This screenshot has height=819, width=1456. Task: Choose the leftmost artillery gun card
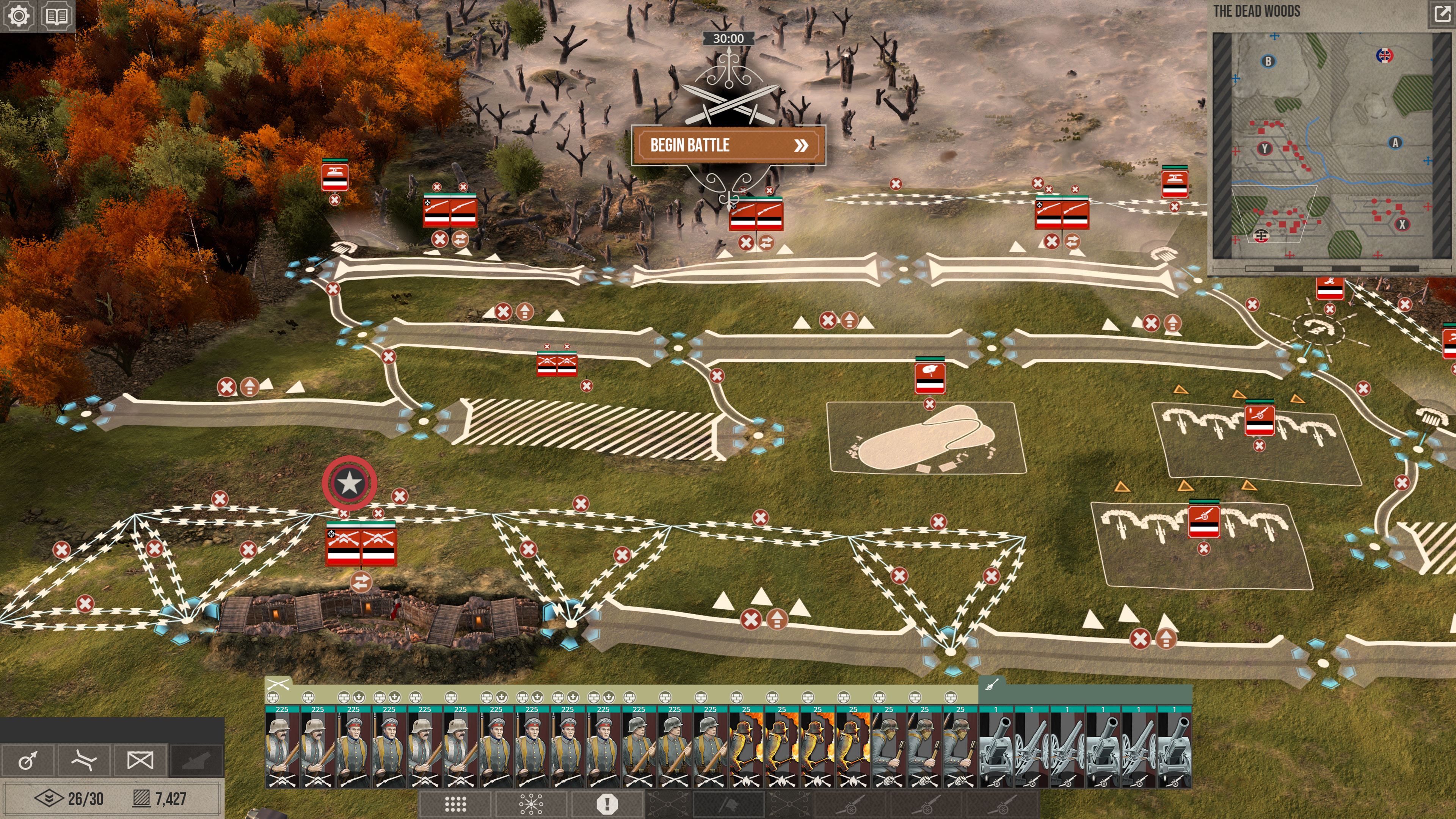point(996,747)
